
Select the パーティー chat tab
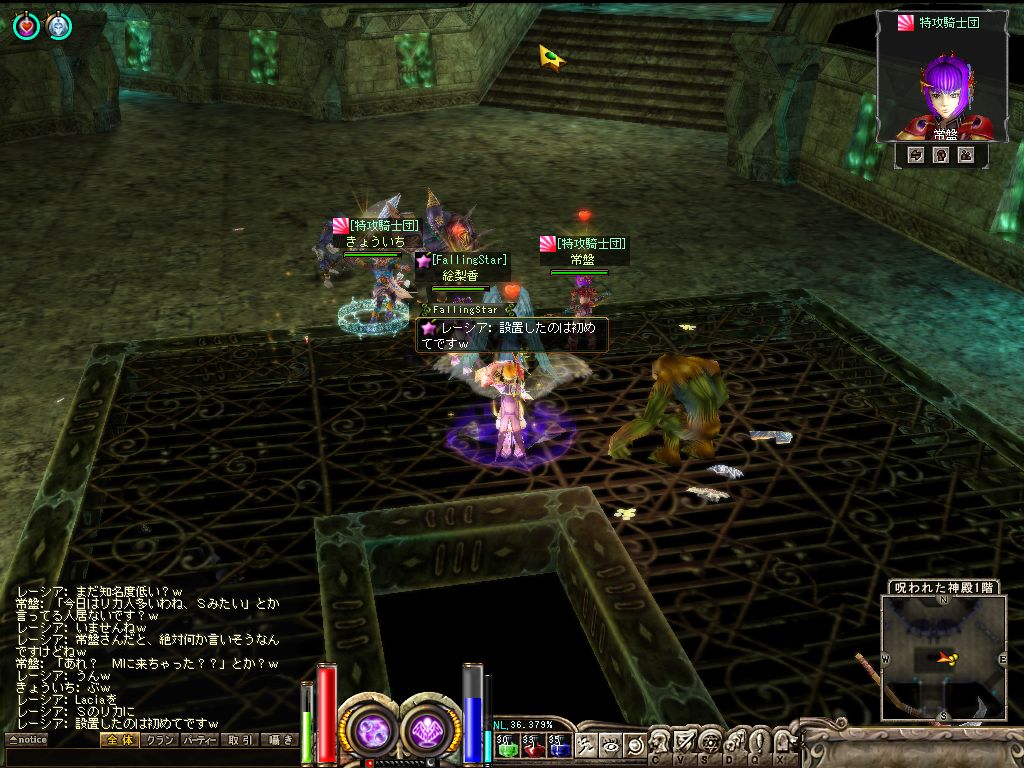[200, 740]
